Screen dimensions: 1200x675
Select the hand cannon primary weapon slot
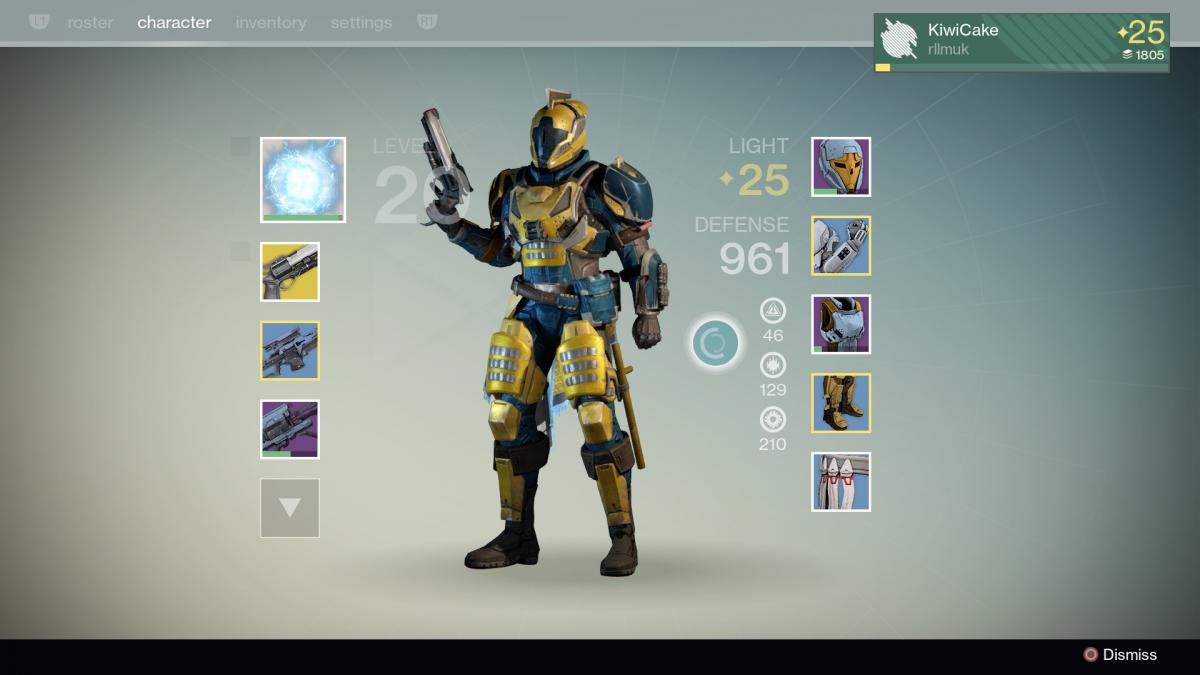(x=290, y=272)
